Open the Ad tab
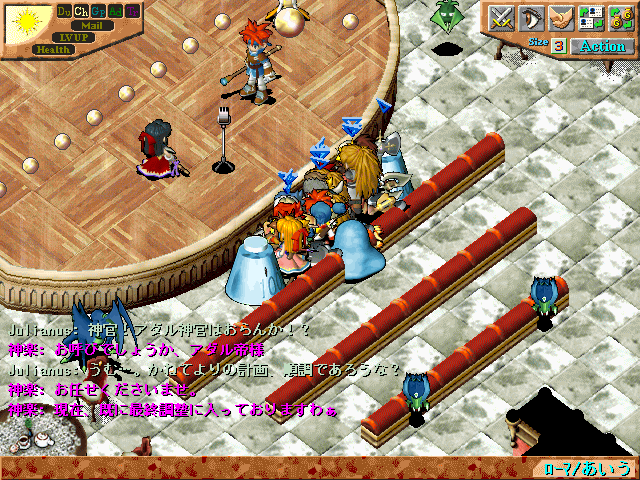Image resolution: width=640 pixels, height=480 pixels. (x=116, y=11)
